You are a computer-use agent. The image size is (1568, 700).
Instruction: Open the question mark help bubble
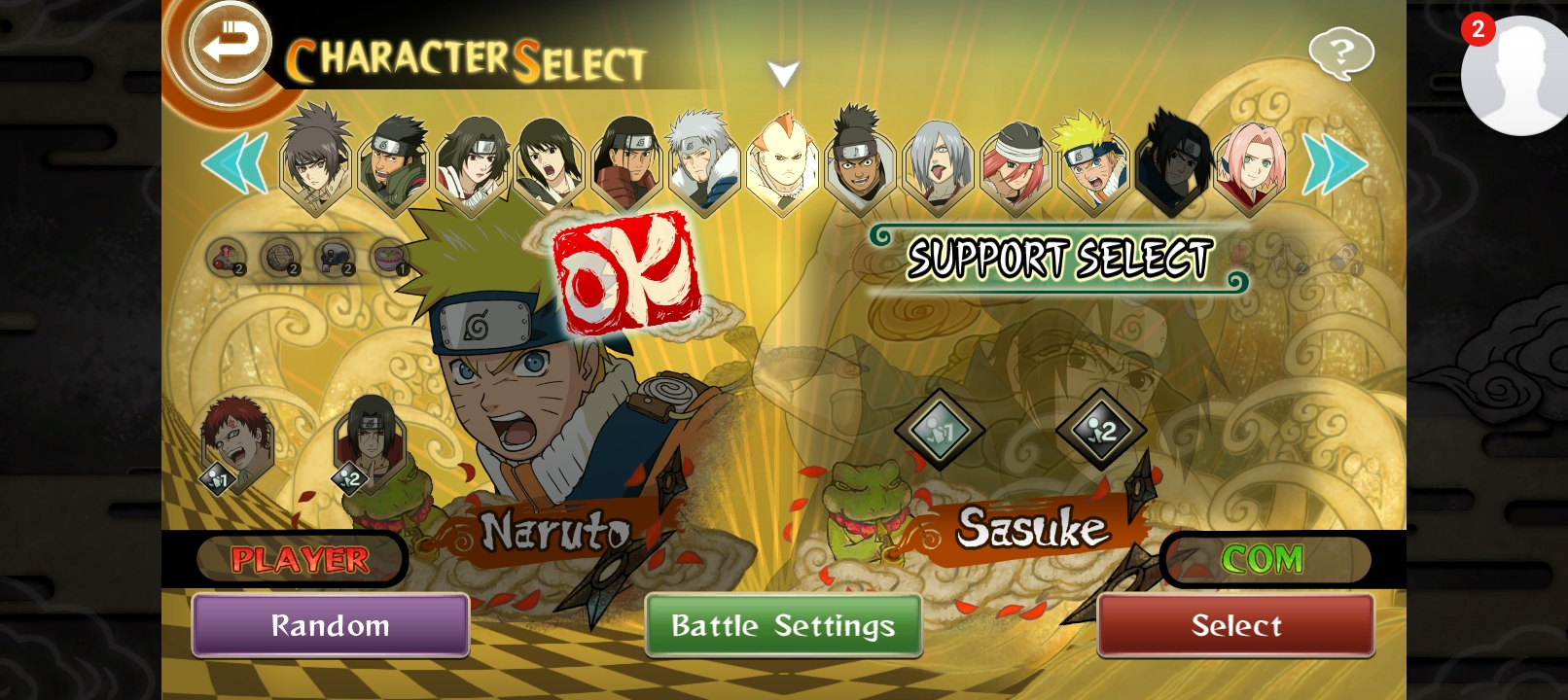(1341, 52)
